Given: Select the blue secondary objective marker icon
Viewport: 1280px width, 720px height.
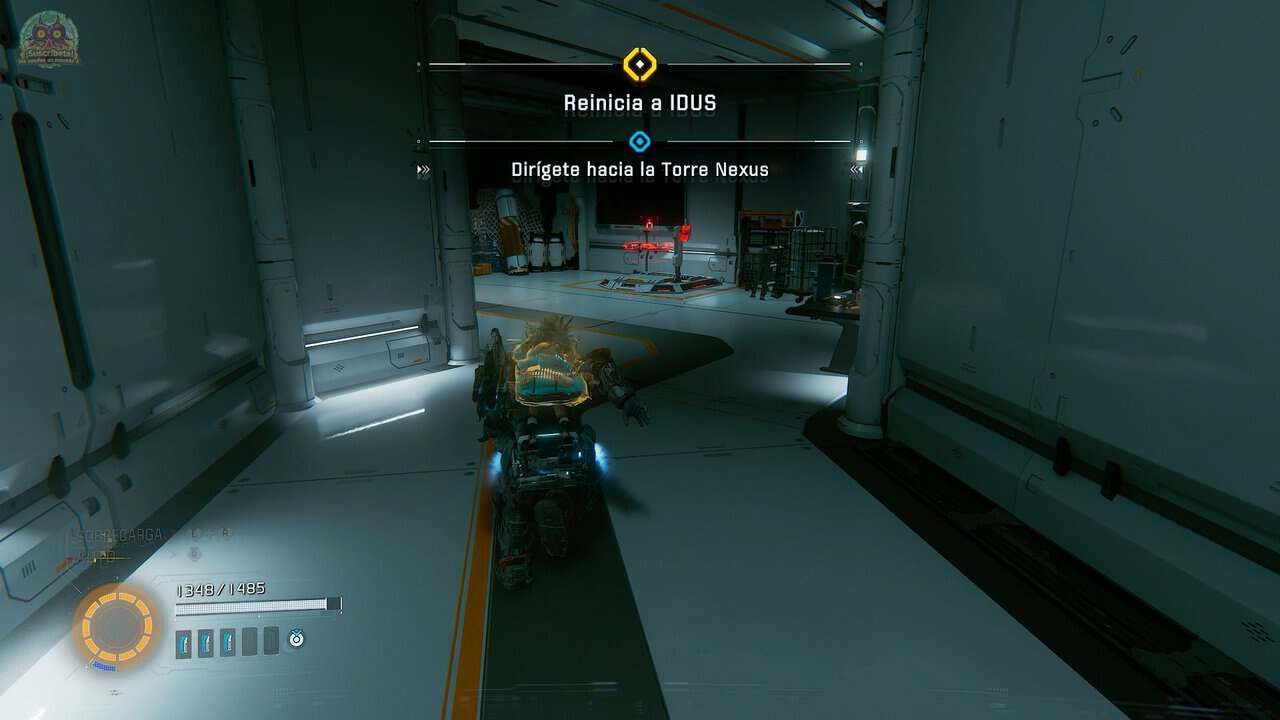Looking at the screenshot, I should 640,142.
